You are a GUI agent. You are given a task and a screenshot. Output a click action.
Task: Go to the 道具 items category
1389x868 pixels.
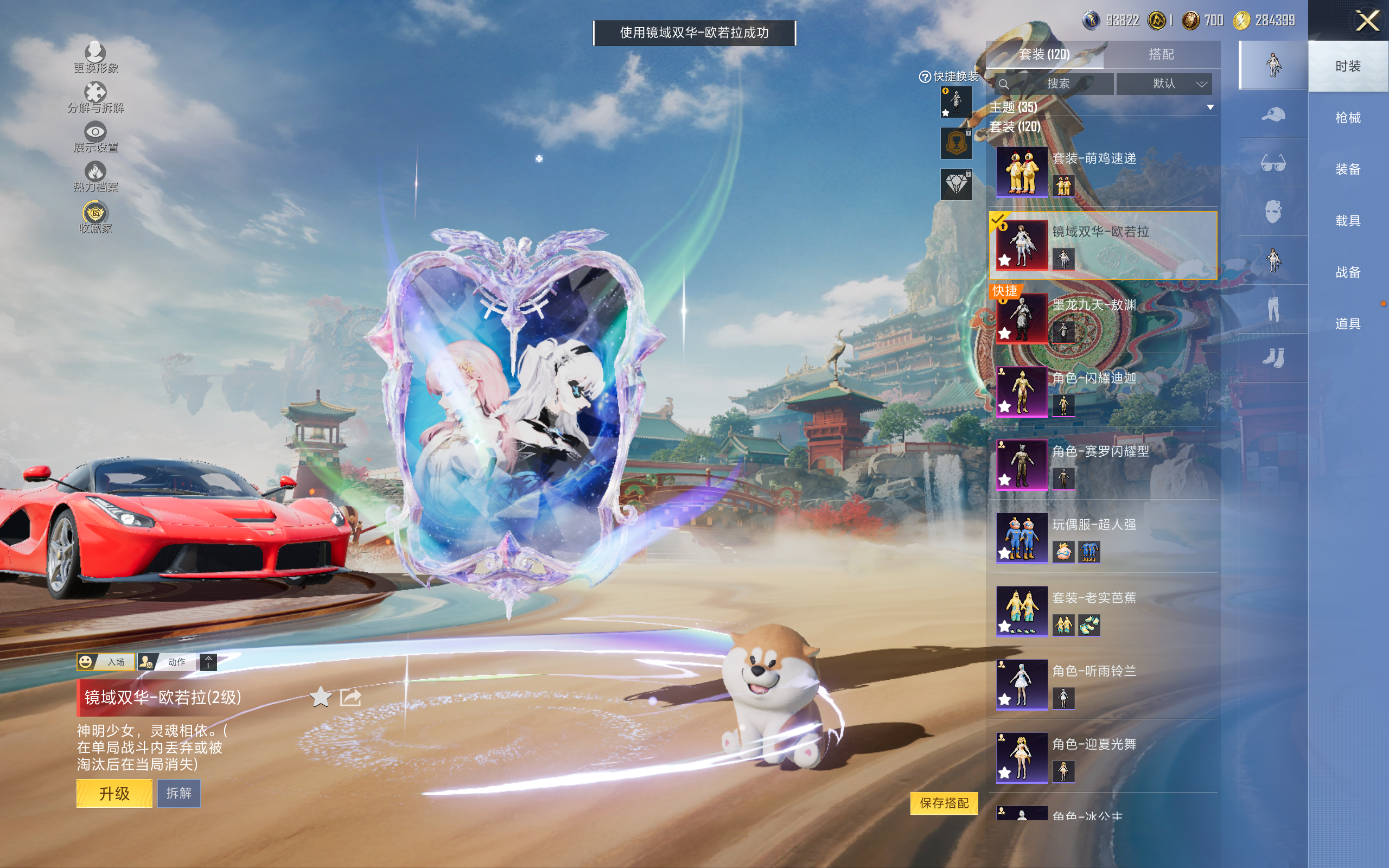pos(1348,324)
